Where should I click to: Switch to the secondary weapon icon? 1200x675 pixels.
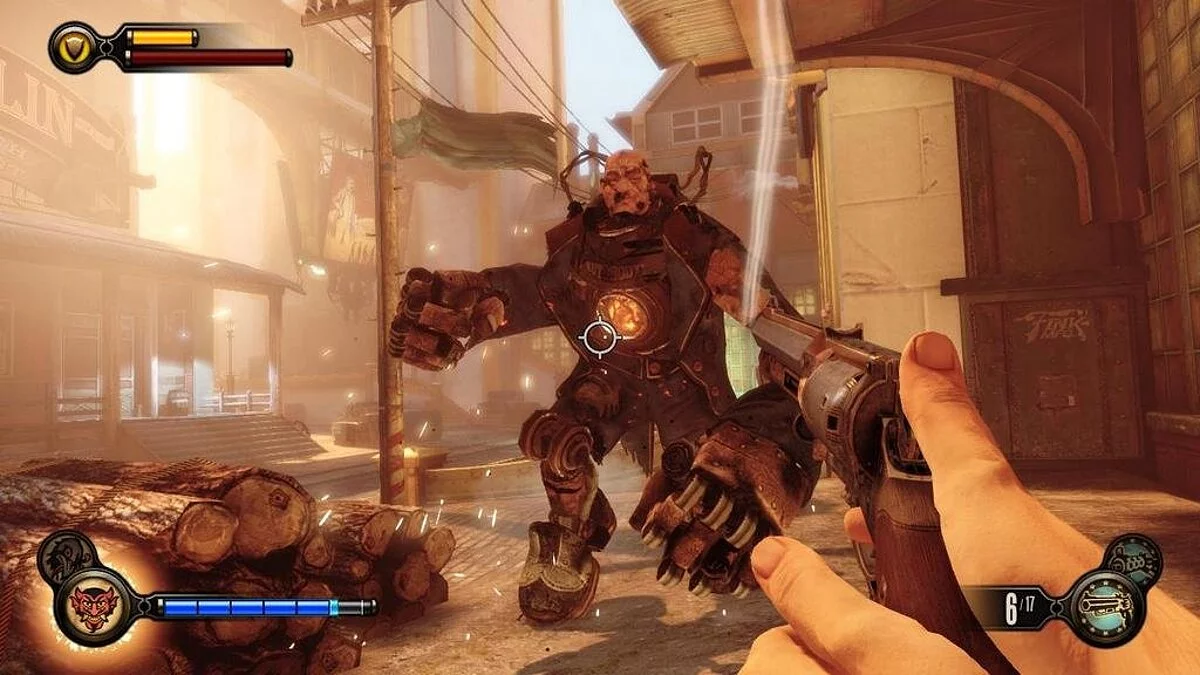(1133, 558)
